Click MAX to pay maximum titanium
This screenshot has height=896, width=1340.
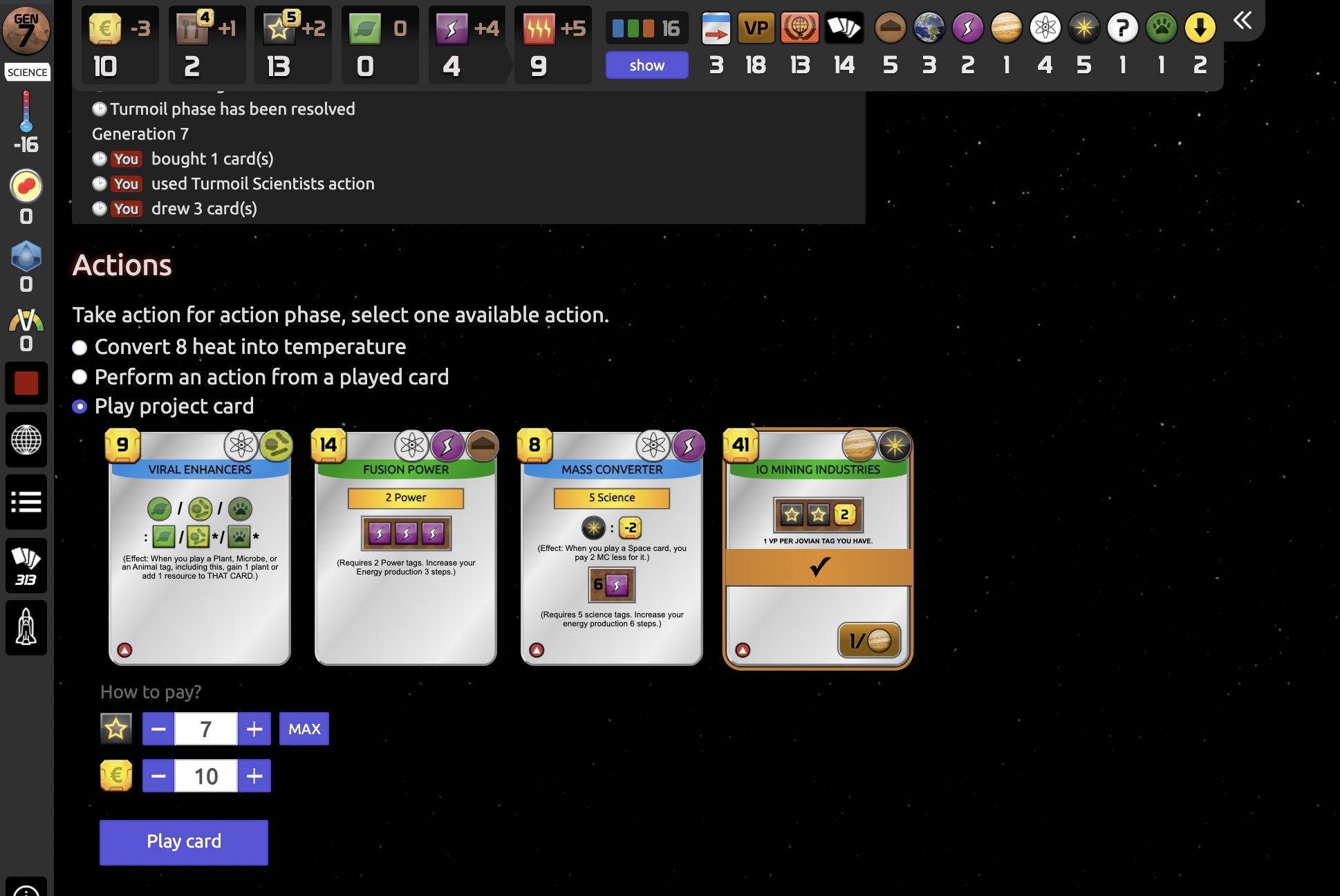(x=303, y=728)
